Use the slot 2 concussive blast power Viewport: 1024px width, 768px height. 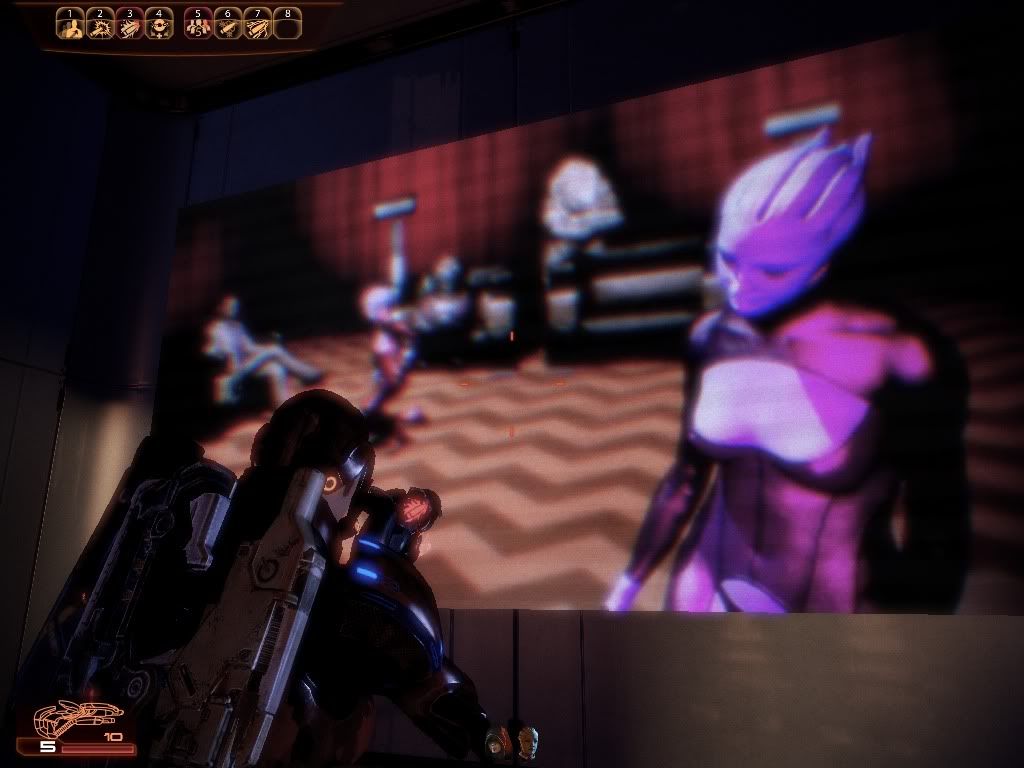pyautogui.click(x=99, y=27)
